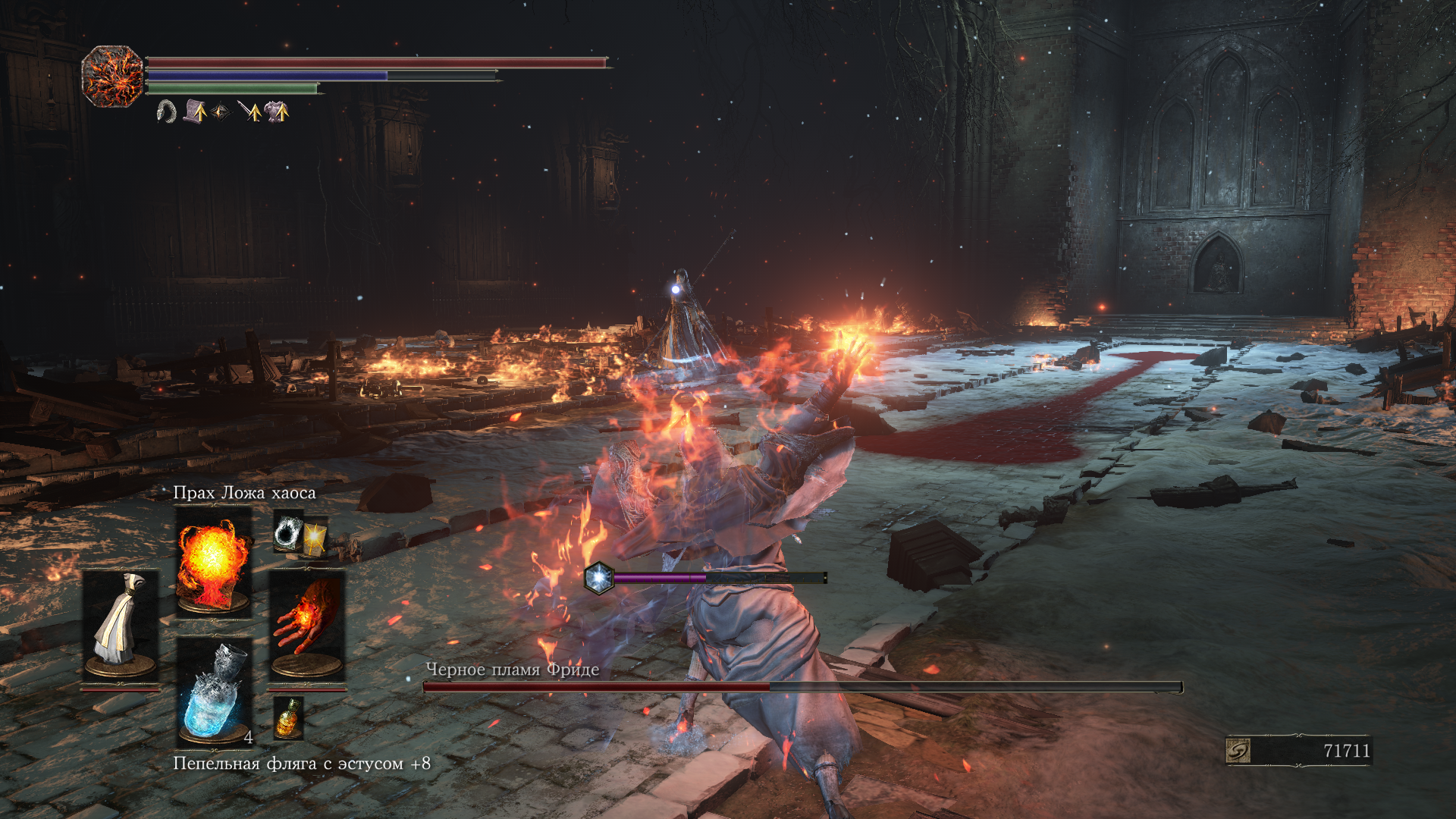
Task: Click the silver serpent ring status icon
Action: tap(166, 111)
